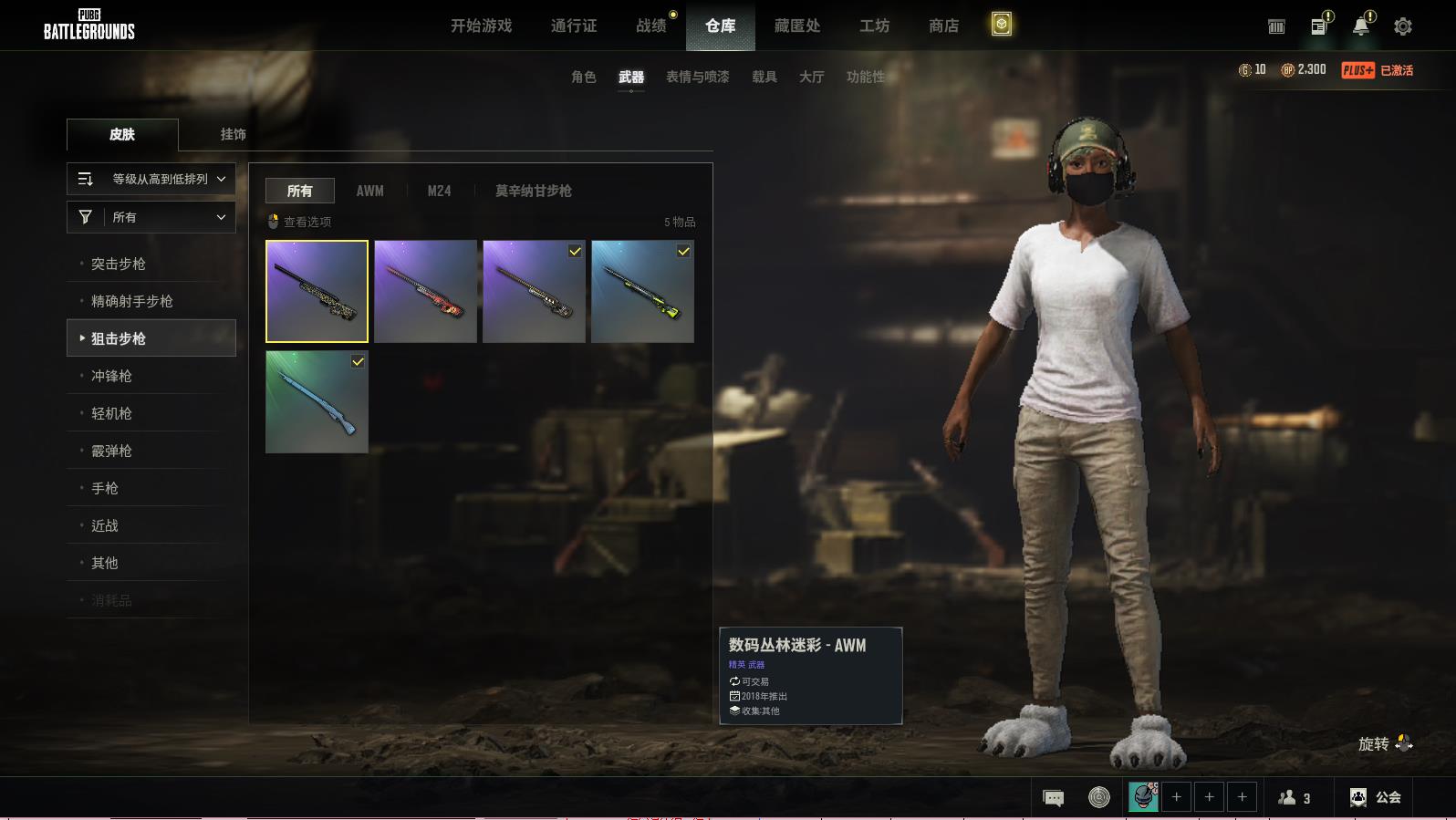Image resolution: width=1456 pixels, height=820 pixels.
Task: Open the 挂饰 charms tab
Action: [x=233, y=134]
